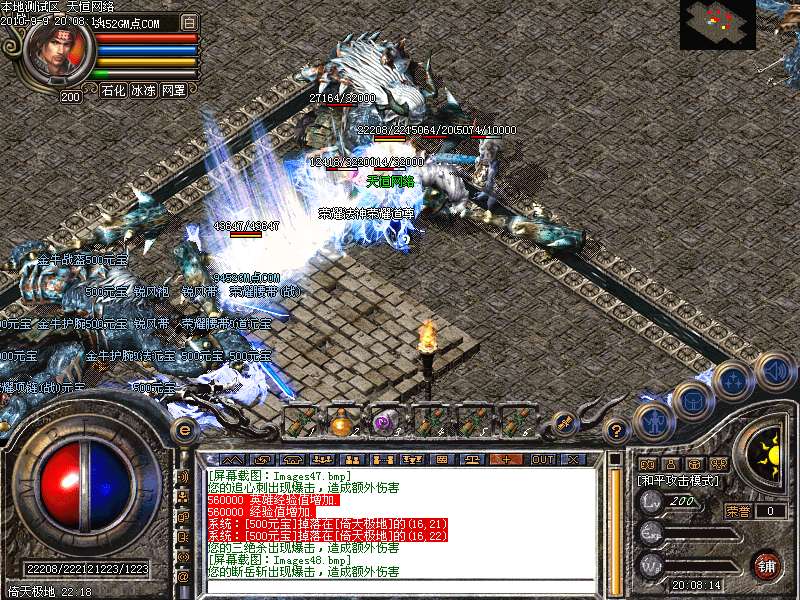Open the question mark help button
The image size is (800, 600).
tap(618, 430)
